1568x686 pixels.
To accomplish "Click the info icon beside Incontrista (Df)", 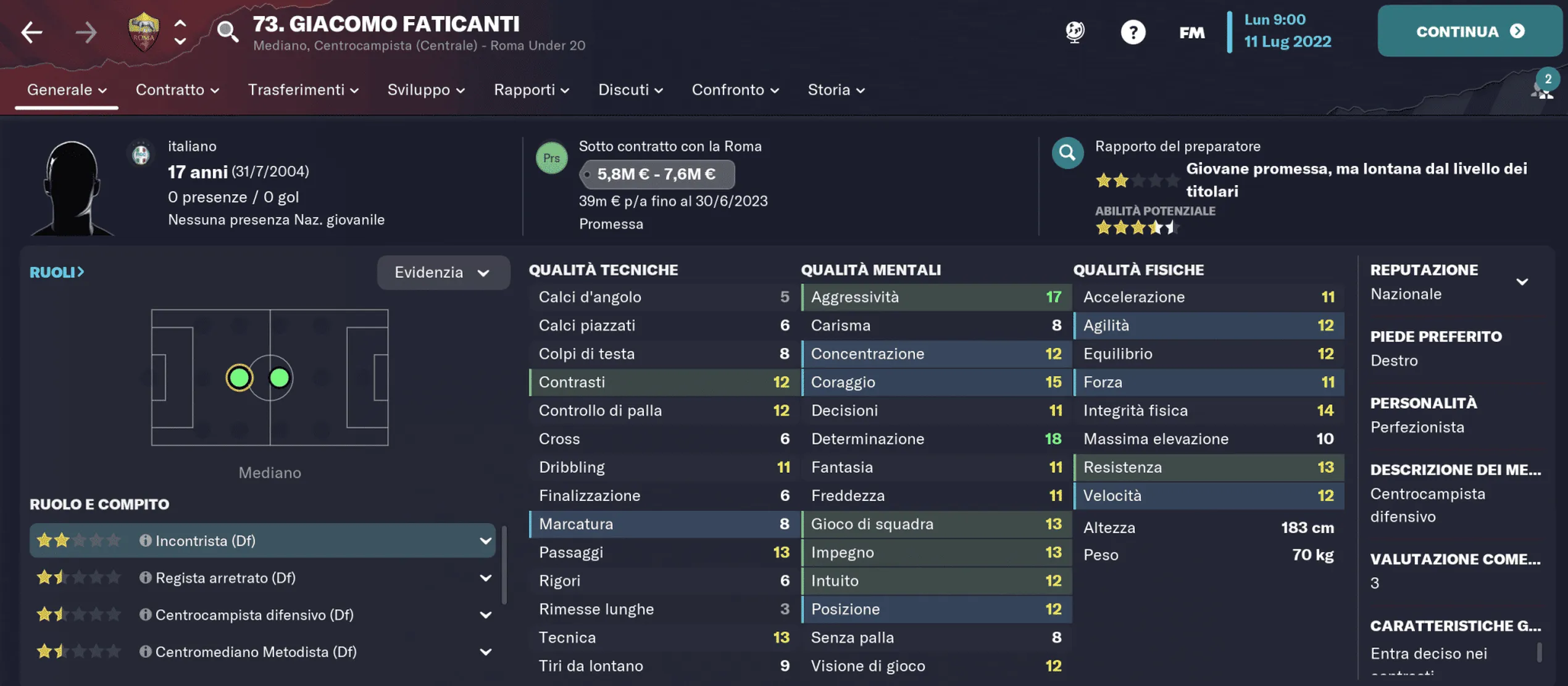I will 144,540.
